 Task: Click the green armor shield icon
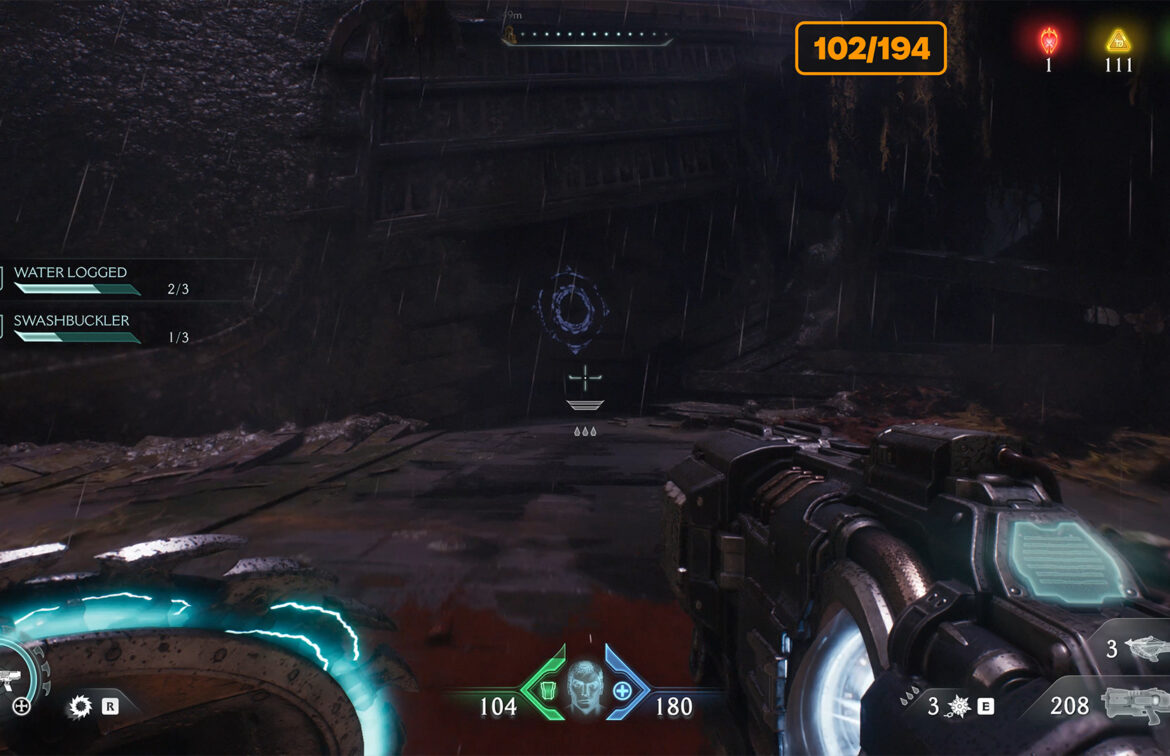click(x=545, y=690)
